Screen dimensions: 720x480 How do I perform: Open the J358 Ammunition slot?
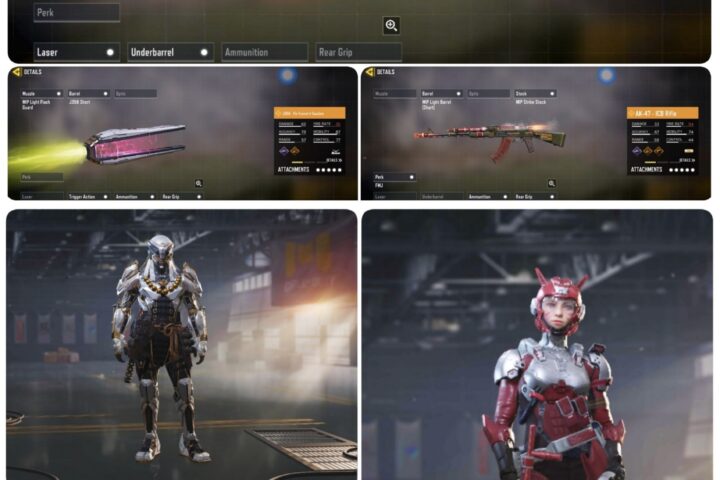(134, 196)
